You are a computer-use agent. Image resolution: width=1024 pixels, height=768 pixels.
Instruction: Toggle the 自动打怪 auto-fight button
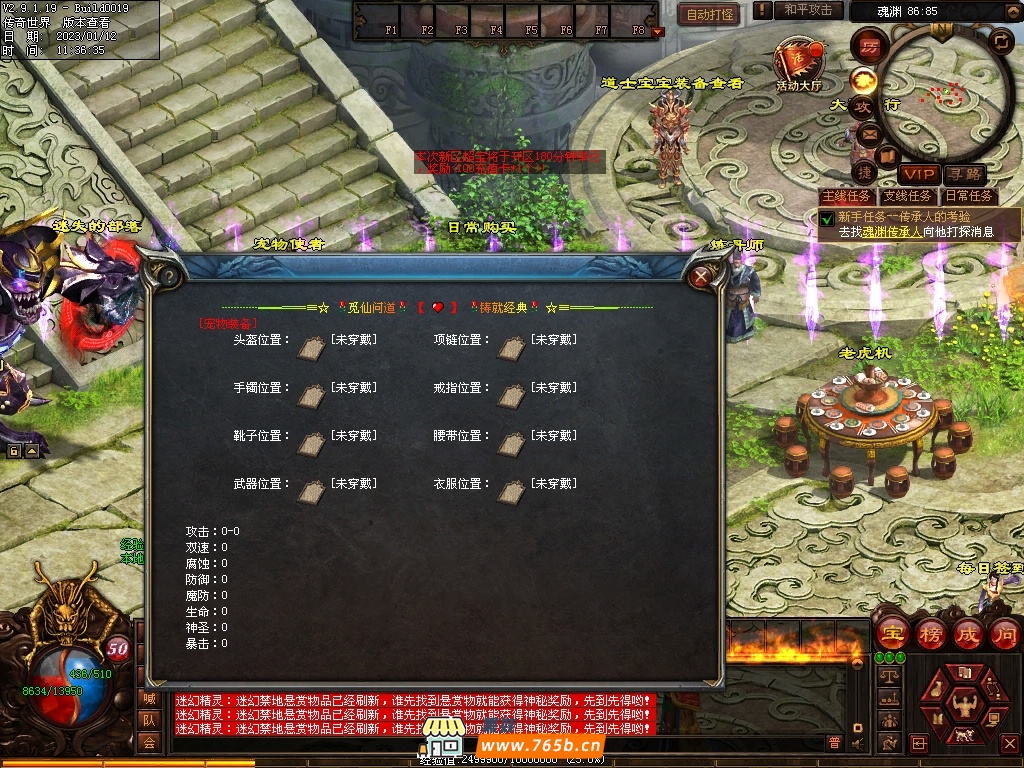[710, 14]
